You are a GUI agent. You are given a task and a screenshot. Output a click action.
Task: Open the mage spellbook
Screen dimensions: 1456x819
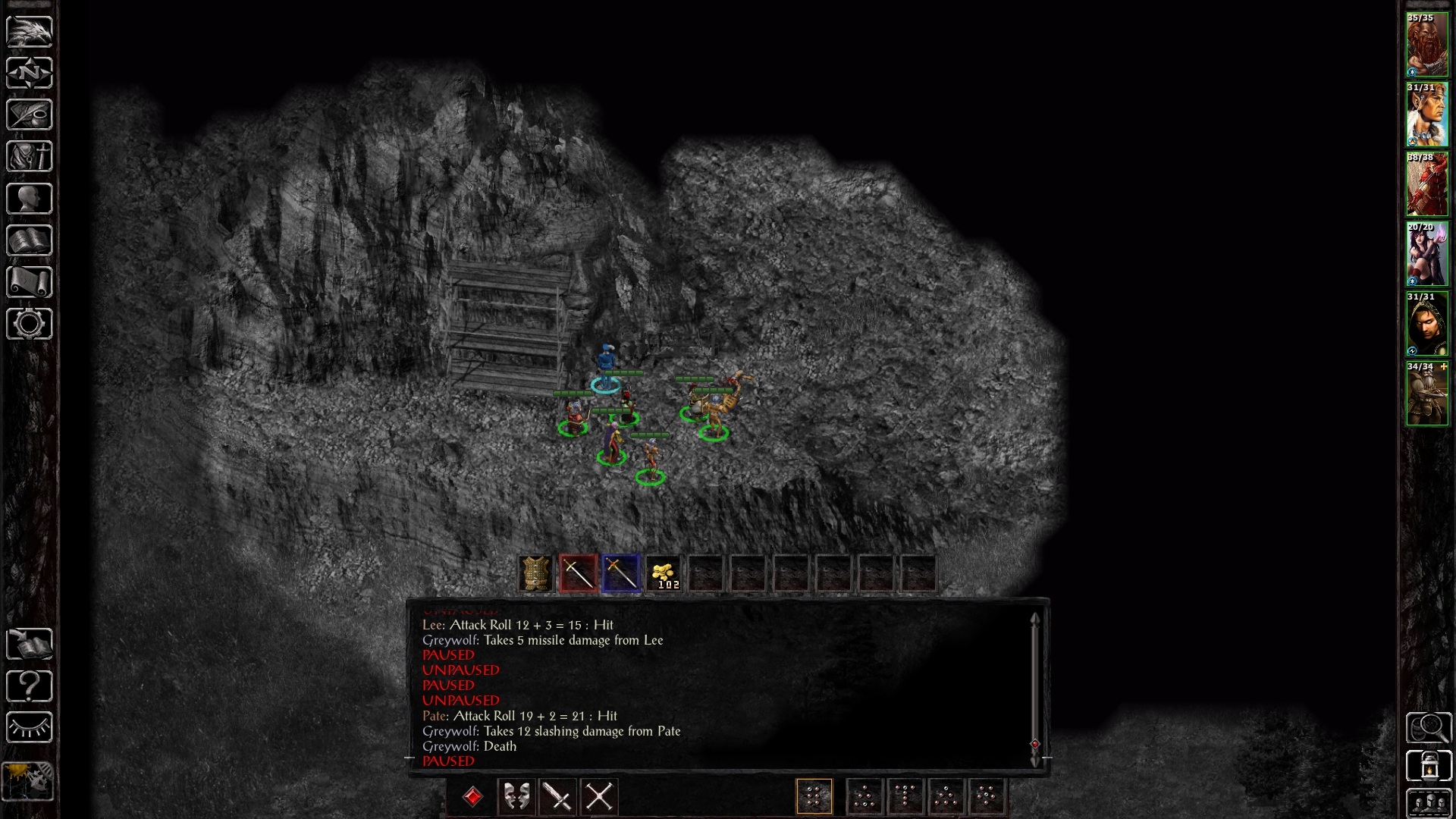[x=30, y=240]
